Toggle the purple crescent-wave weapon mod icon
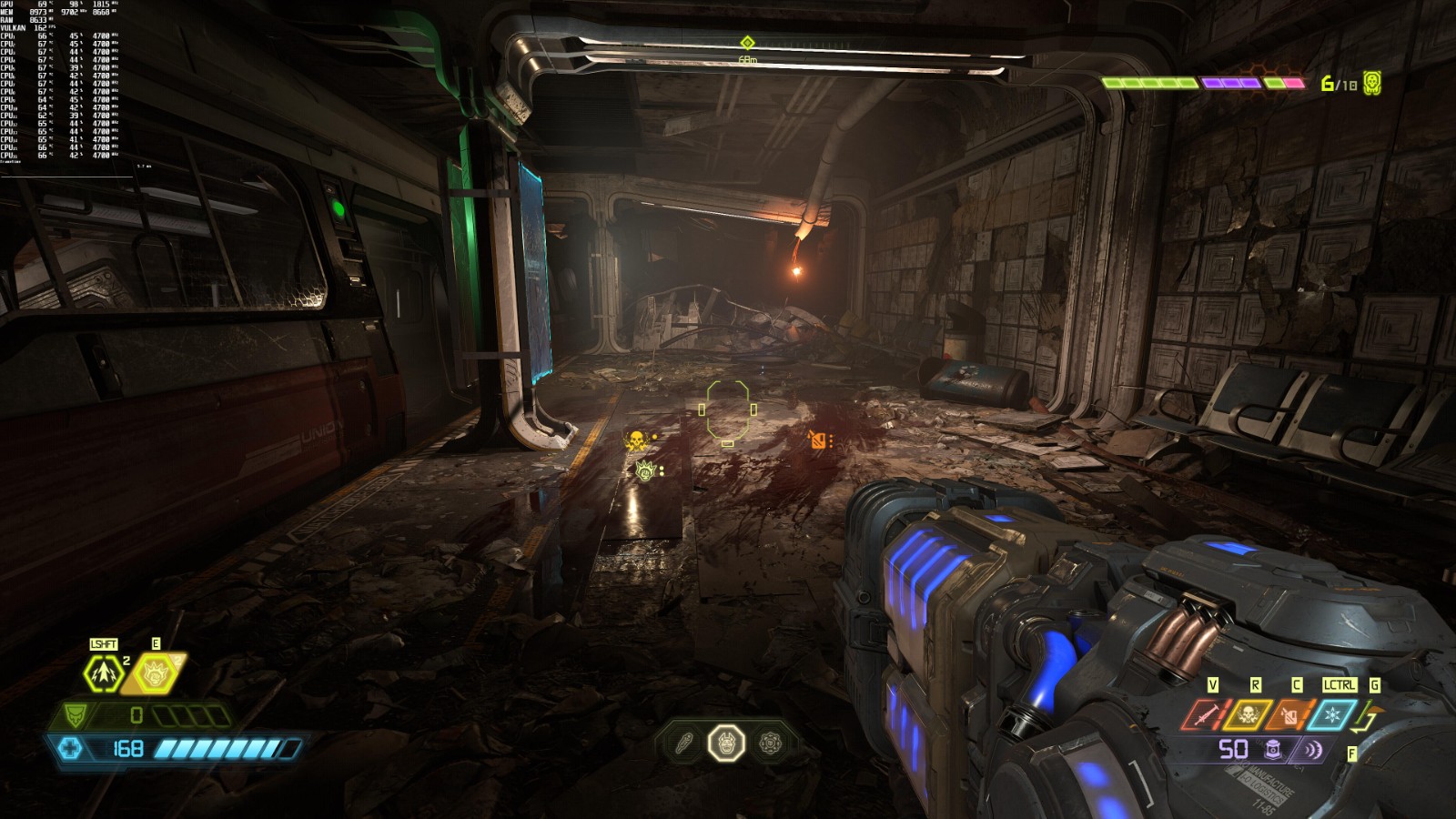Viewport: 1456px width, 819px height. pos(1313,750)
